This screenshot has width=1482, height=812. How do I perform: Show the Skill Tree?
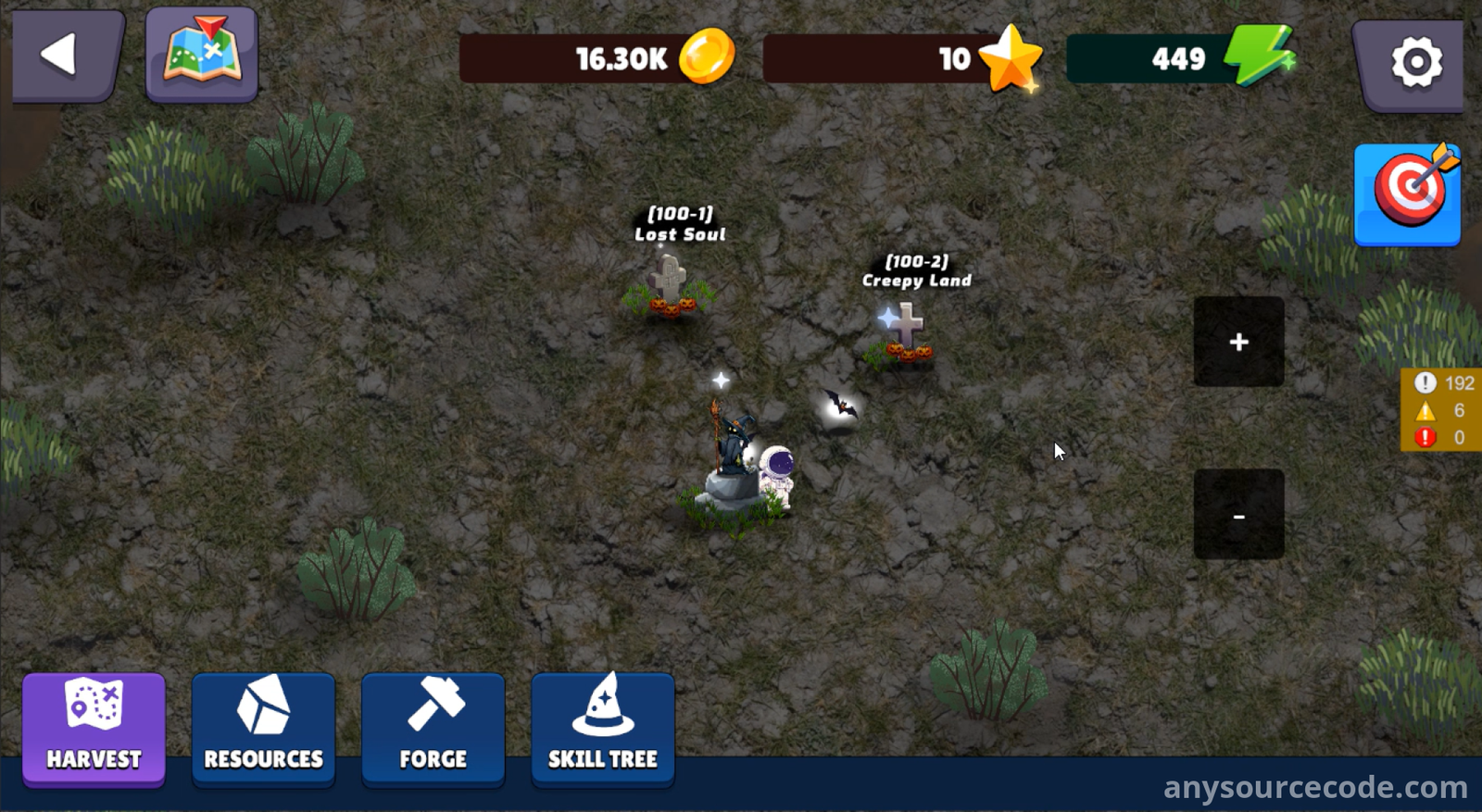(x=602, y=729)
